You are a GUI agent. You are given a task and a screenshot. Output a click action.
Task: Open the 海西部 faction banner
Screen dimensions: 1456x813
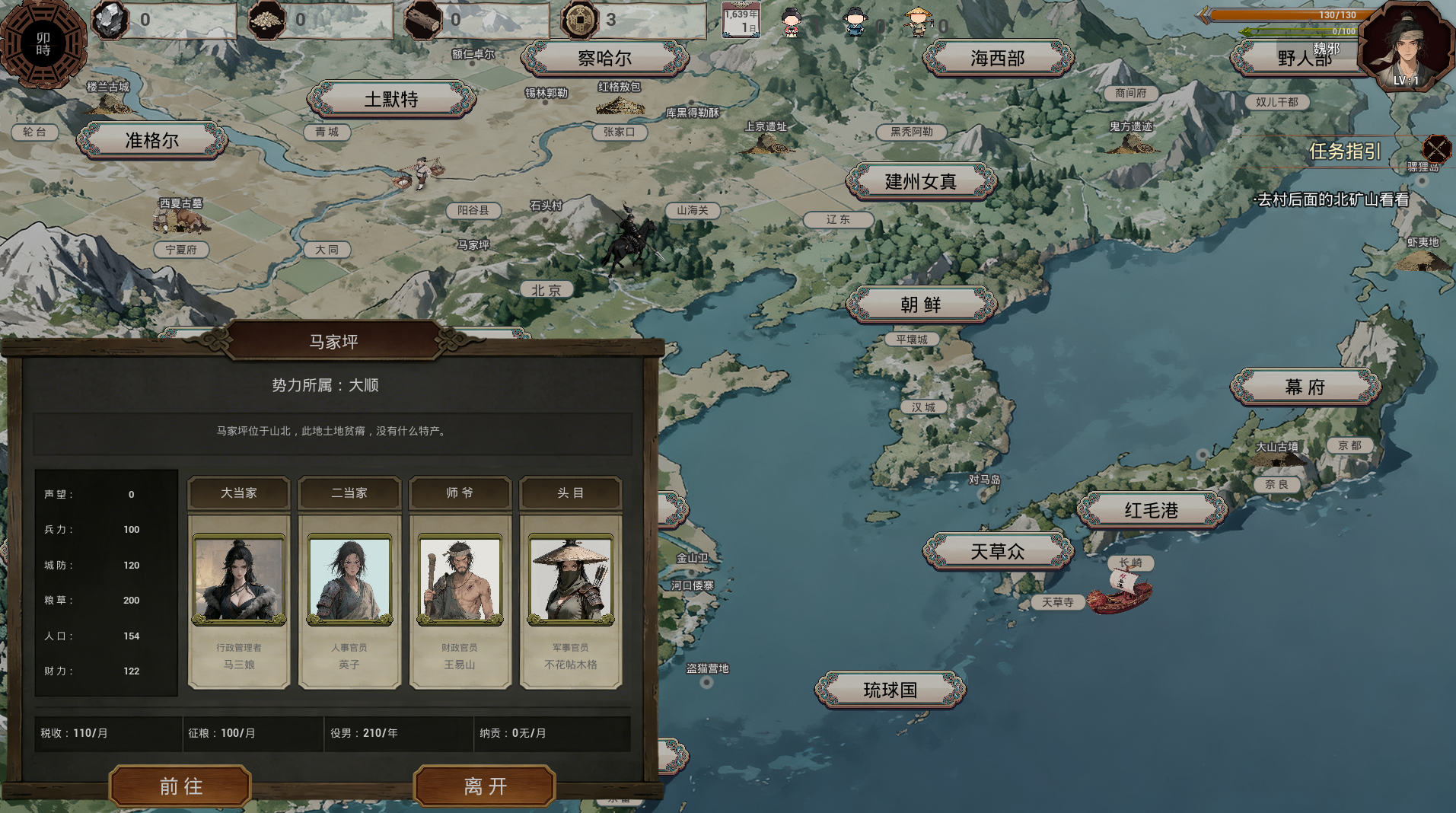pos(997,58)
